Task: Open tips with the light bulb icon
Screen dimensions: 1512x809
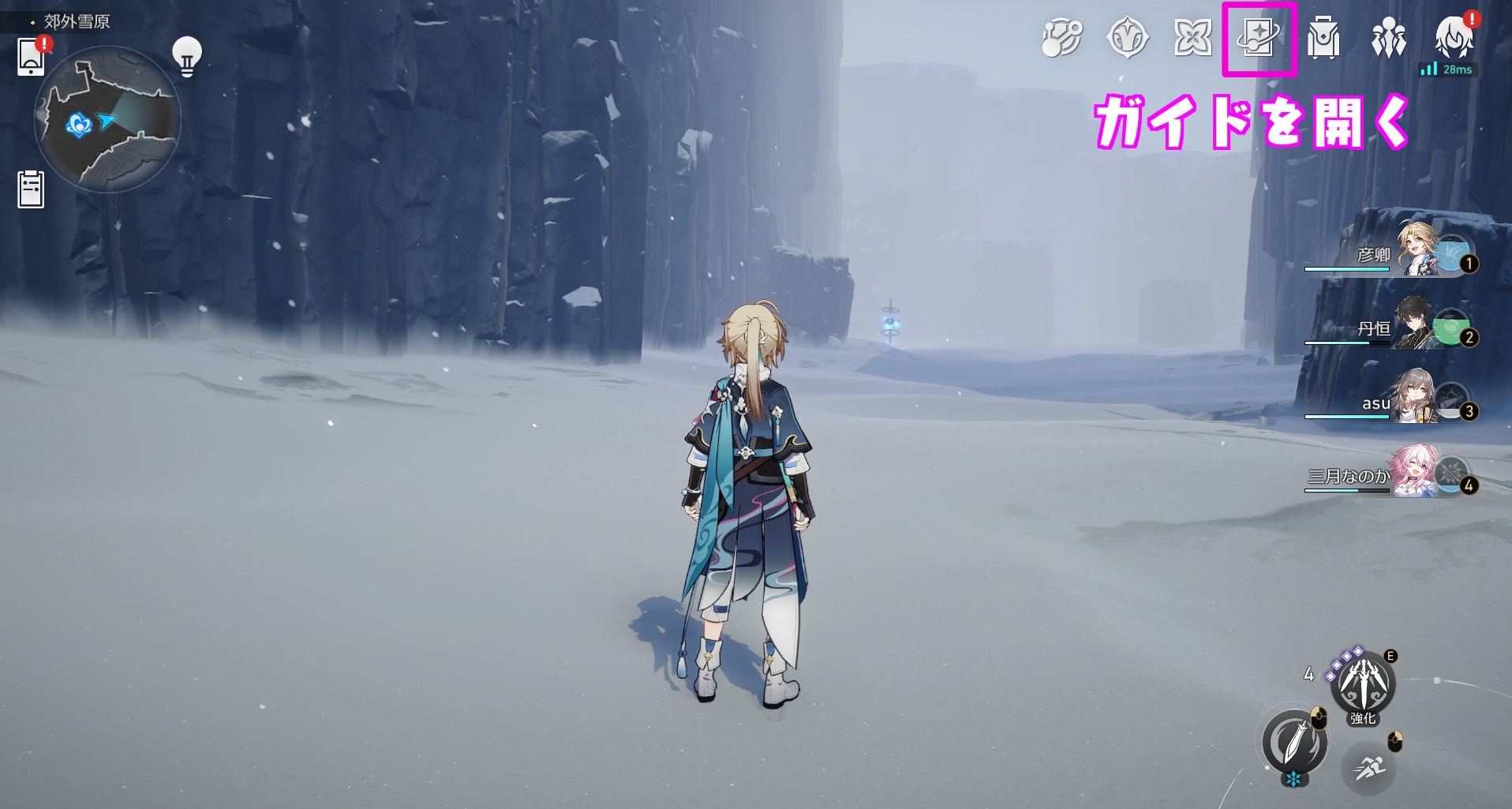Action: point(187,54)
